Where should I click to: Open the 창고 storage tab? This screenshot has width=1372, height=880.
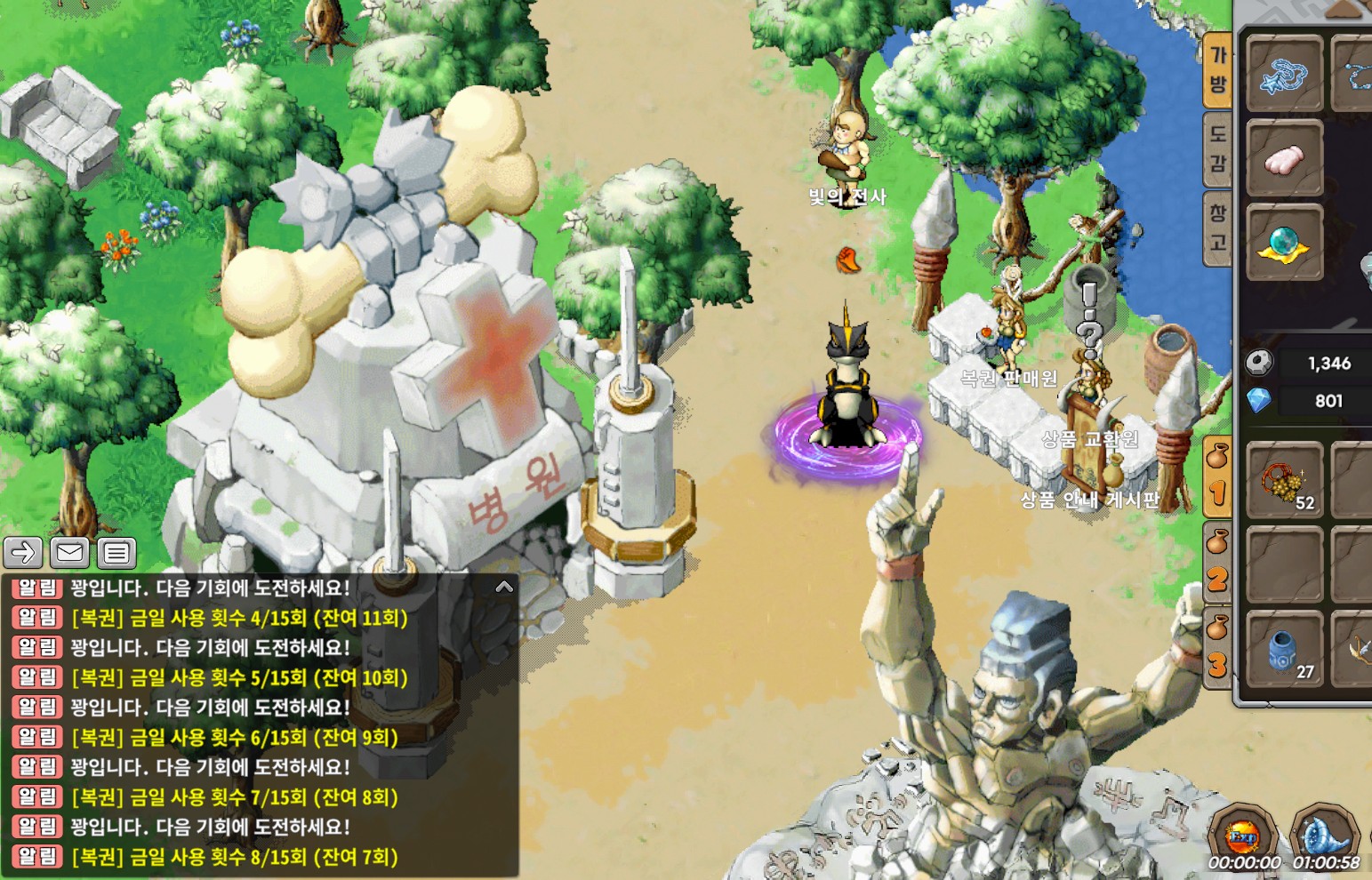1217,228
